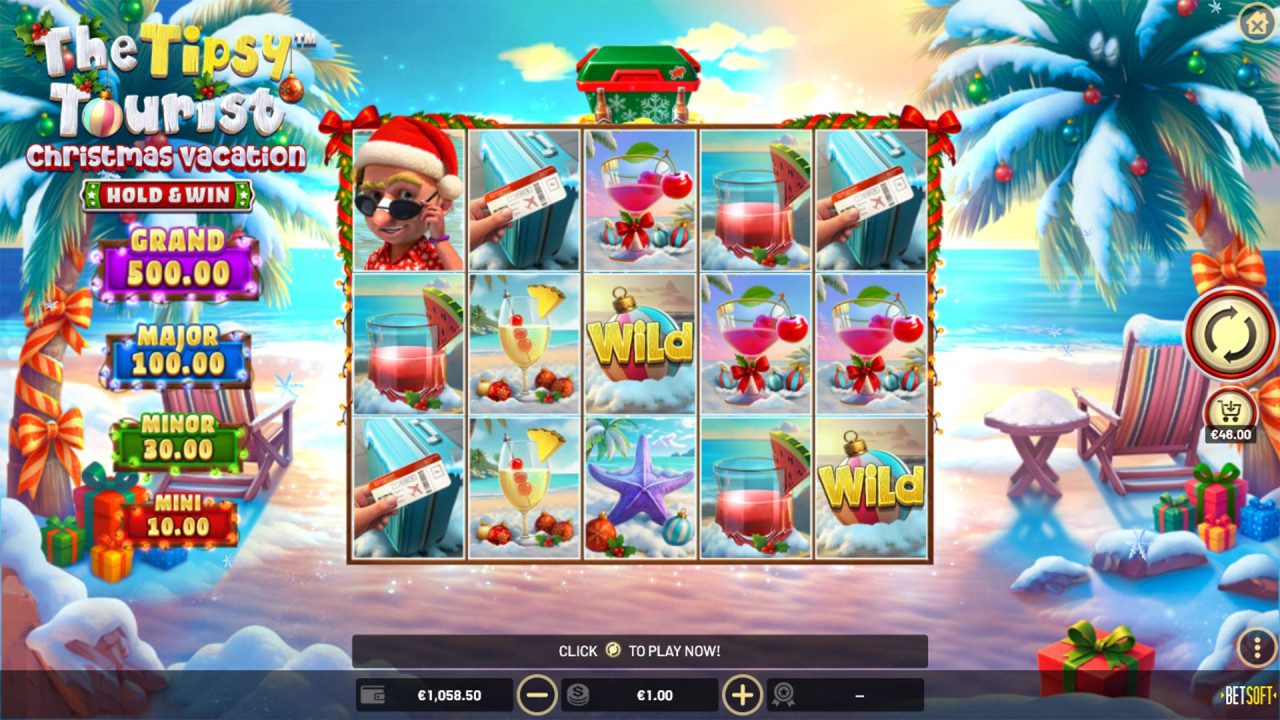Close the game with the X button

coord(1257,22)
